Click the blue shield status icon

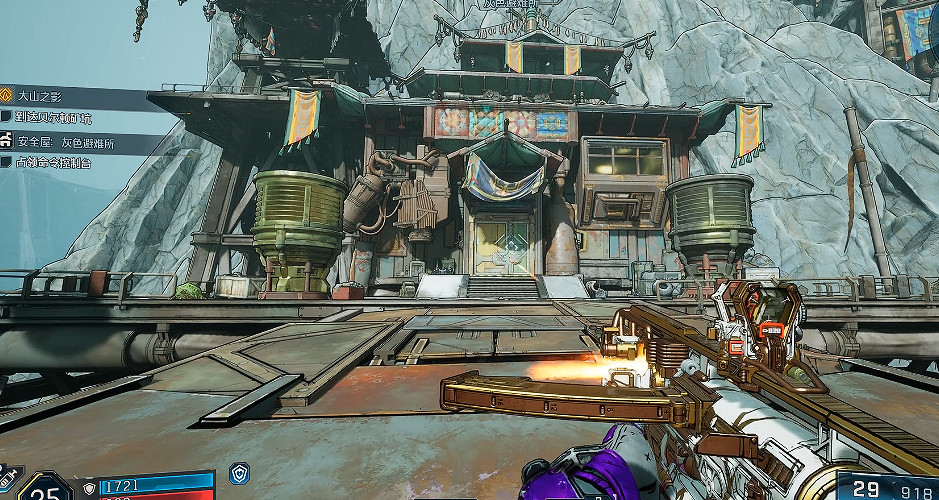[x=239, y=474]
